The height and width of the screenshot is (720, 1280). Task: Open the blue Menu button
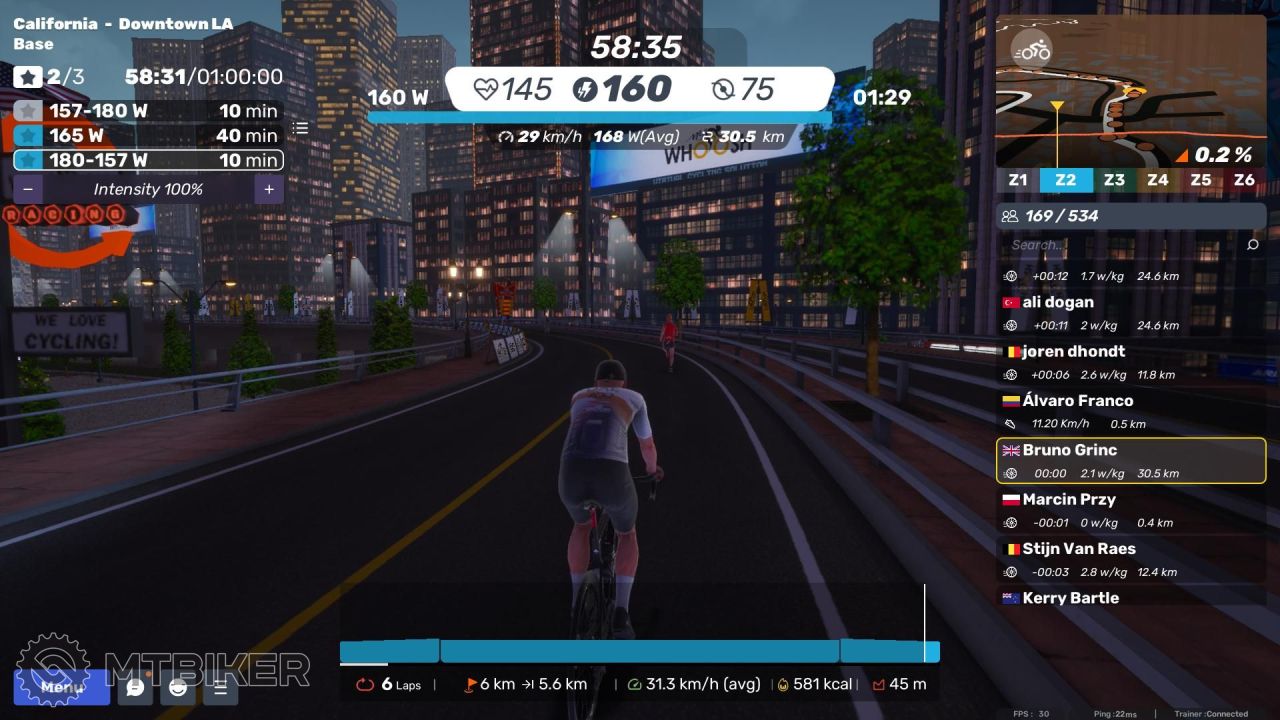tap(61, 687)
